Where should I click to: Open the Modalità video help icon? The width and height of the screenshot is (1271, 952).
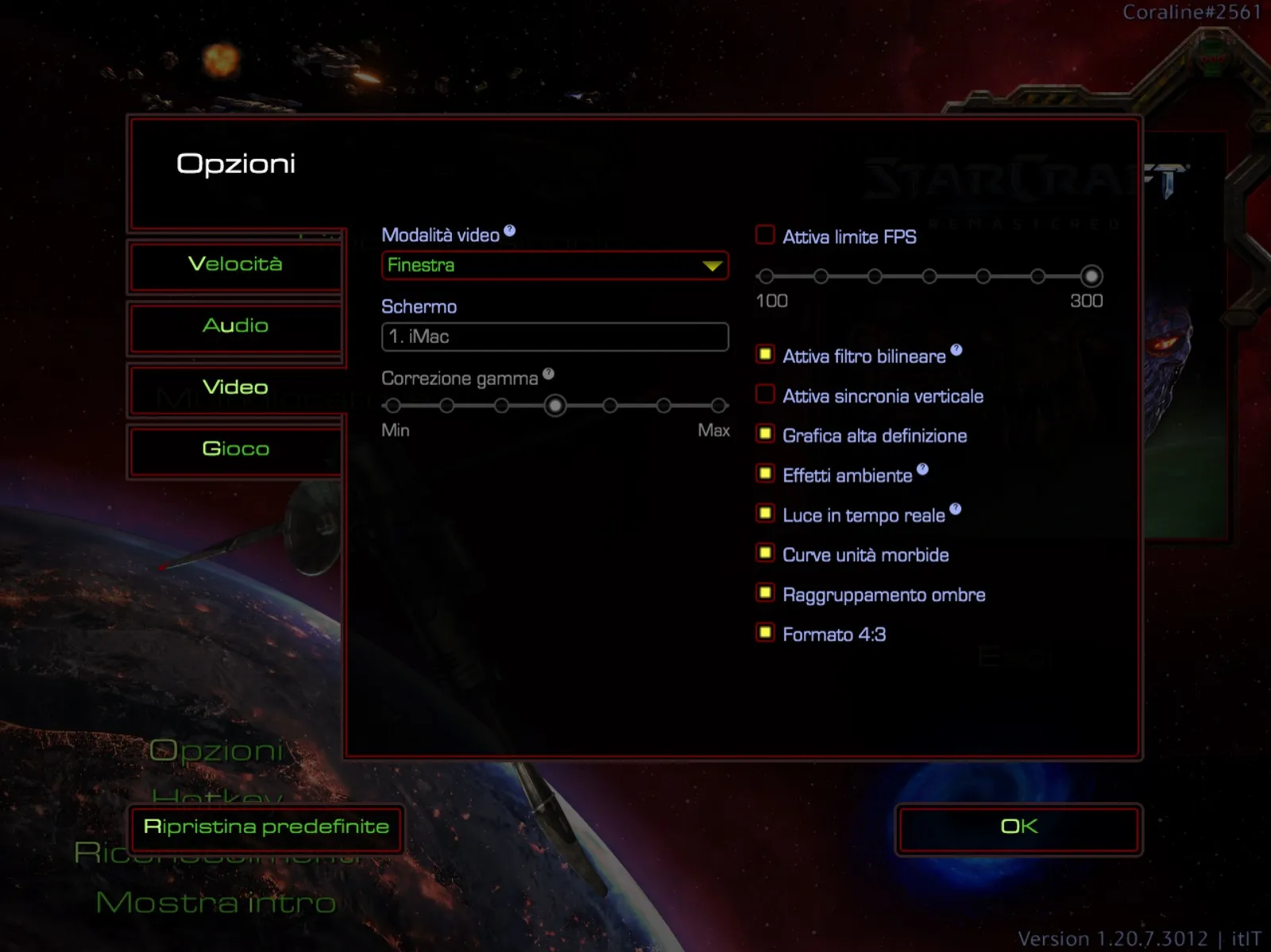tap(509, 229)
